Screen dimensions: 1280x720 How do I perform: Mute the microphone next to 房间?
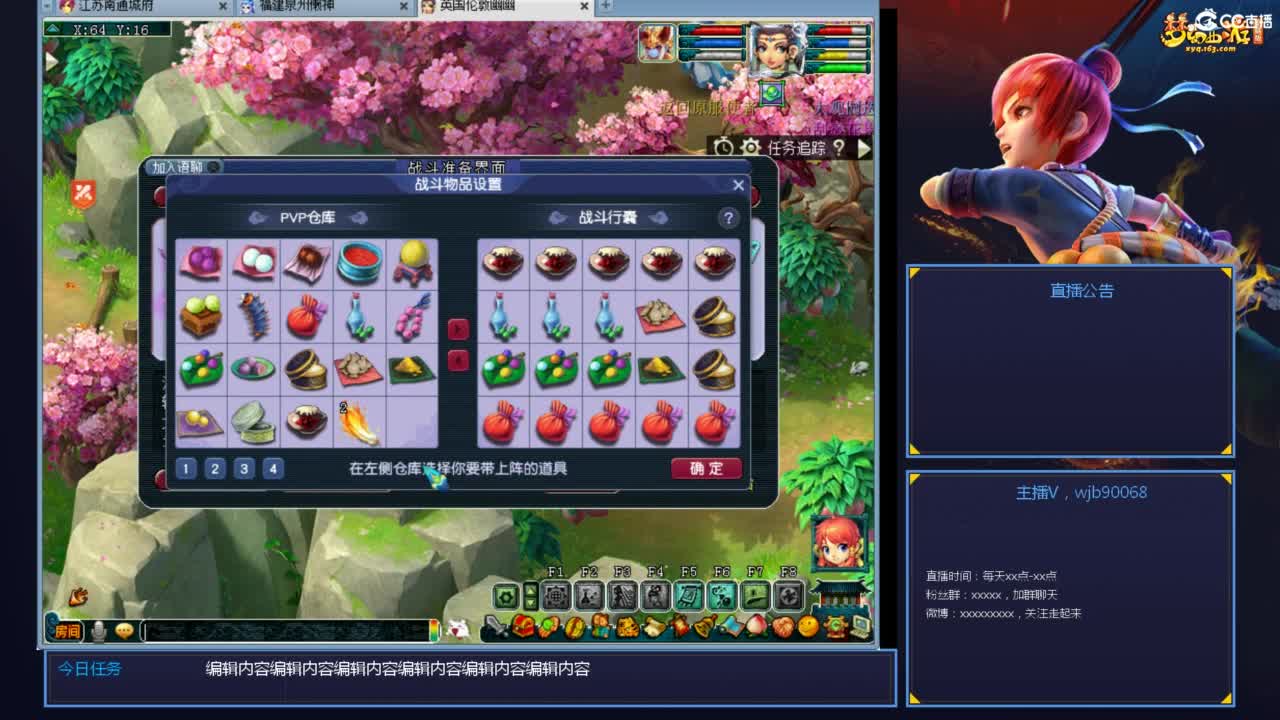coord(97,629)
